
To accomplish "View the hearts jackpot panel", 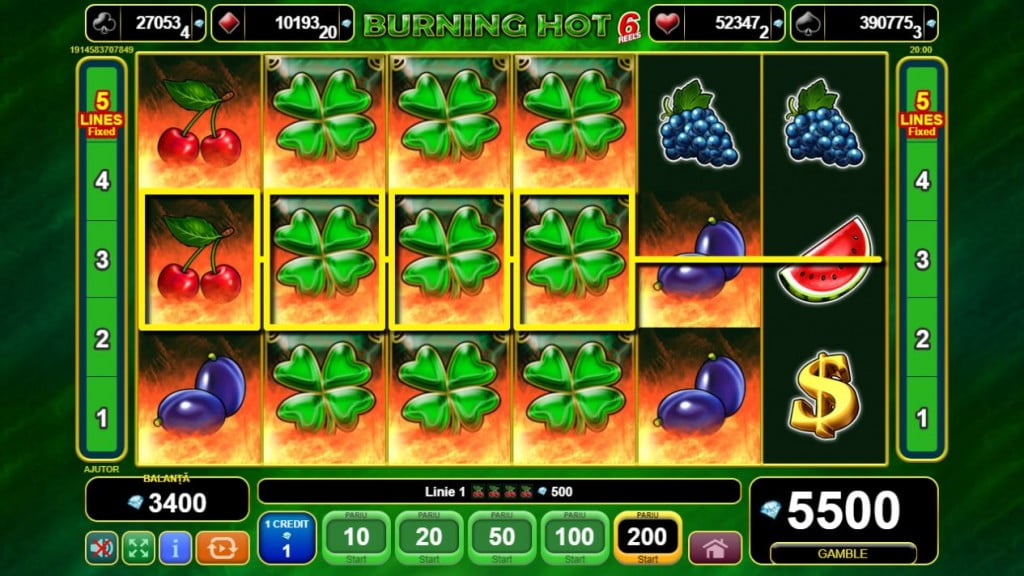I will pos(715,23).
